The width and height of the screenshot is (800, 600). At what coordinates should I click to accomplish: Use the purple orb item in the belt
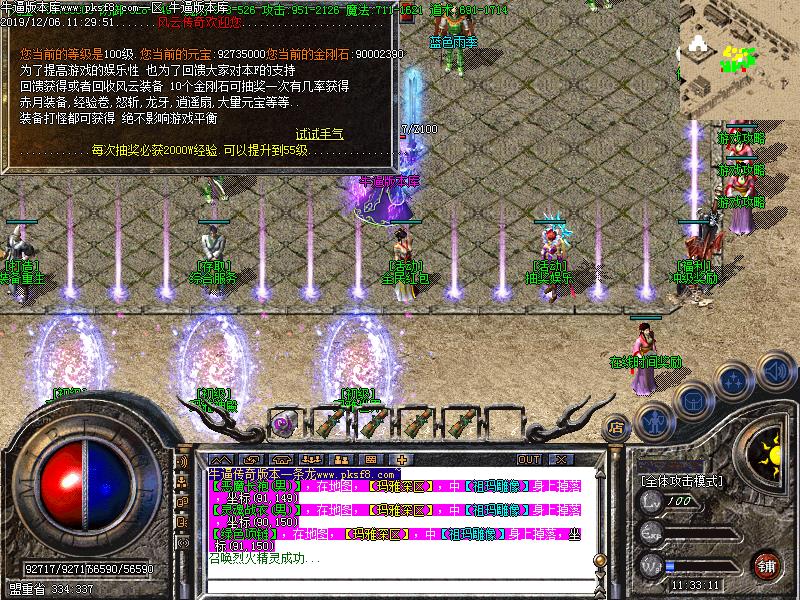pyautogui.click(x=283, y=420)
